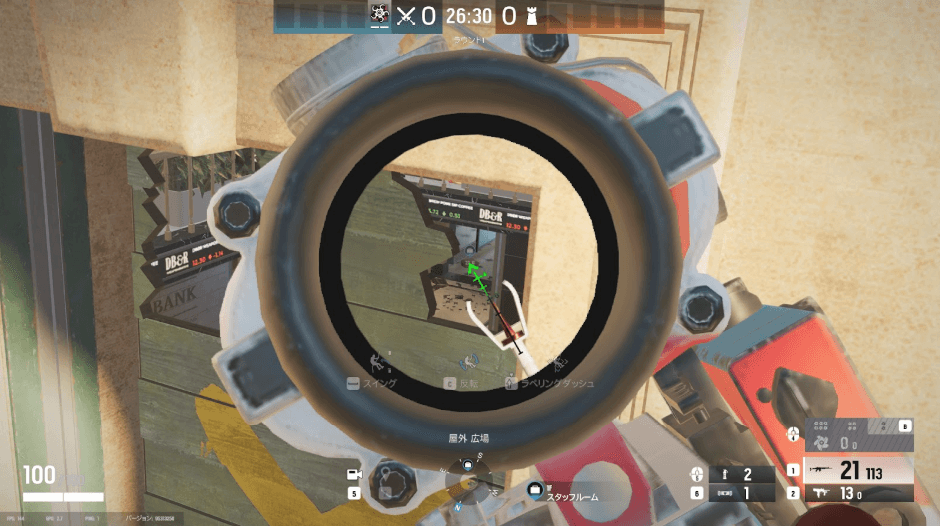
Task: Click the operator portrait in the top scoreboard
Action: point(379,15)
